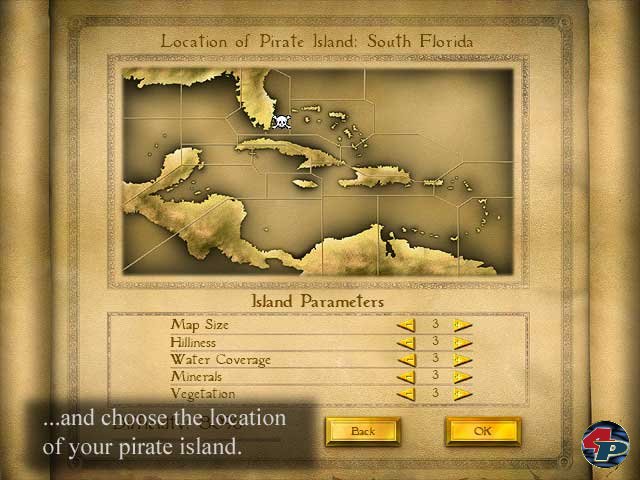The width and height of the screenshot is (640, 480).
Task: Reduce the Water Coverage value
Action: coord(406,359)
